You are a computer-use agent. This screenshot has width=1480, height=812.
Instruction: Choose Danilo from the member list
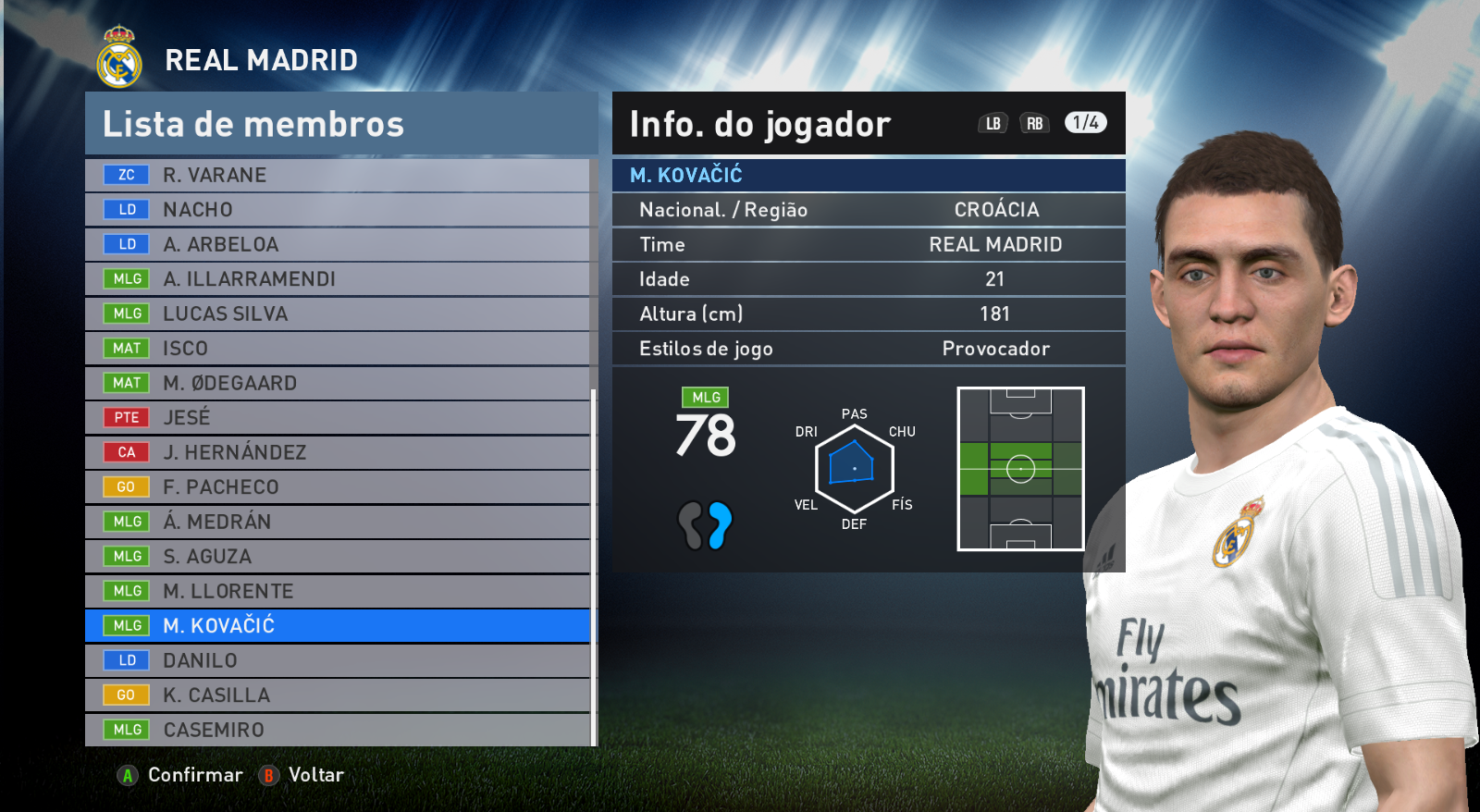[338, 660]
